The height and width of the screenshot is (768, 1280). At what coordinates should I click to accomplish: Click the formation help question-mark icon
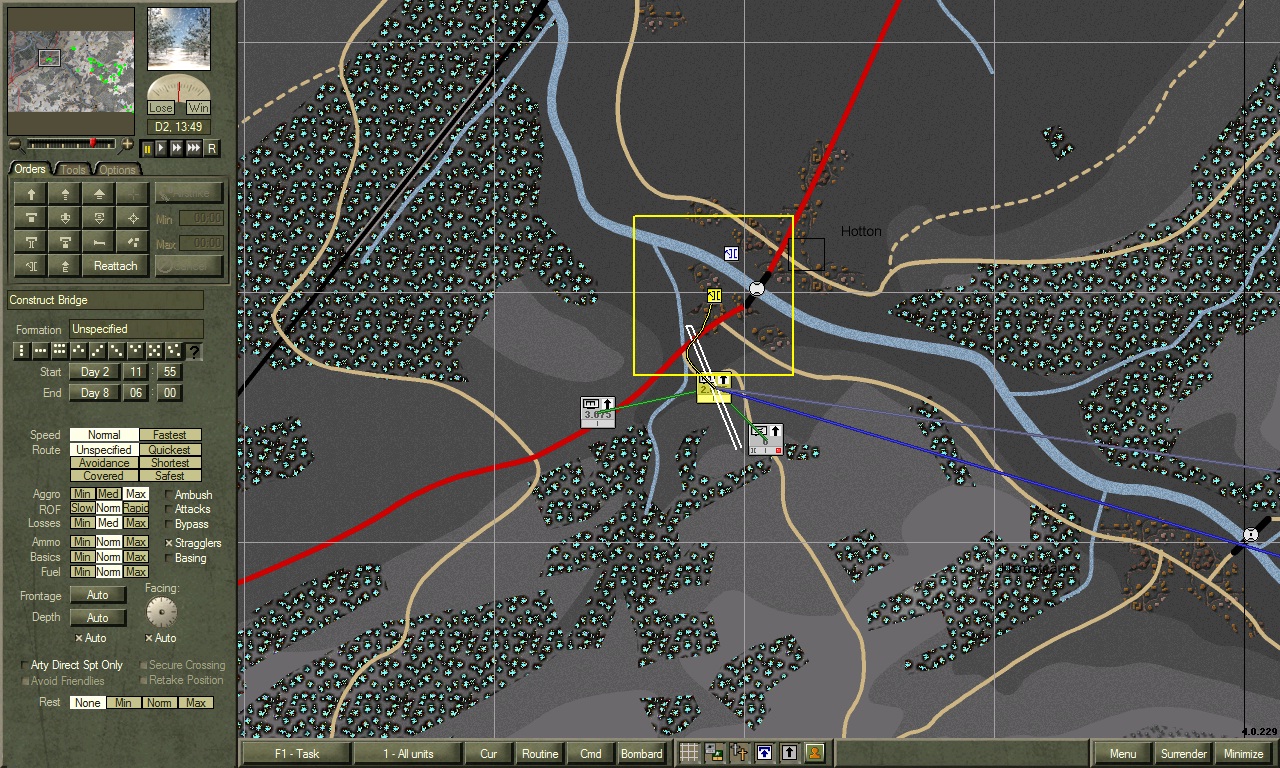(x=194, y=351)
